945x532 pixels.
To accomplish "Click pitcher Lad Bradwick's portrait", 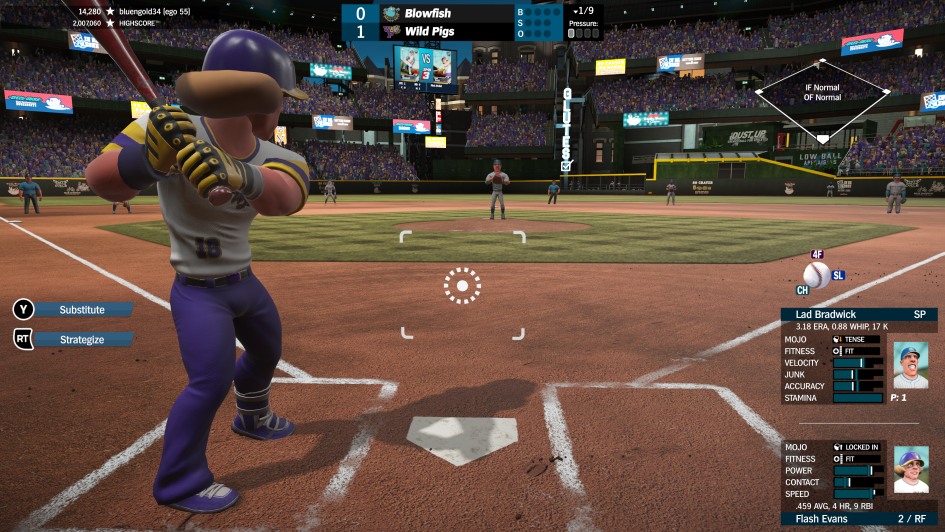I will [910, 365].
